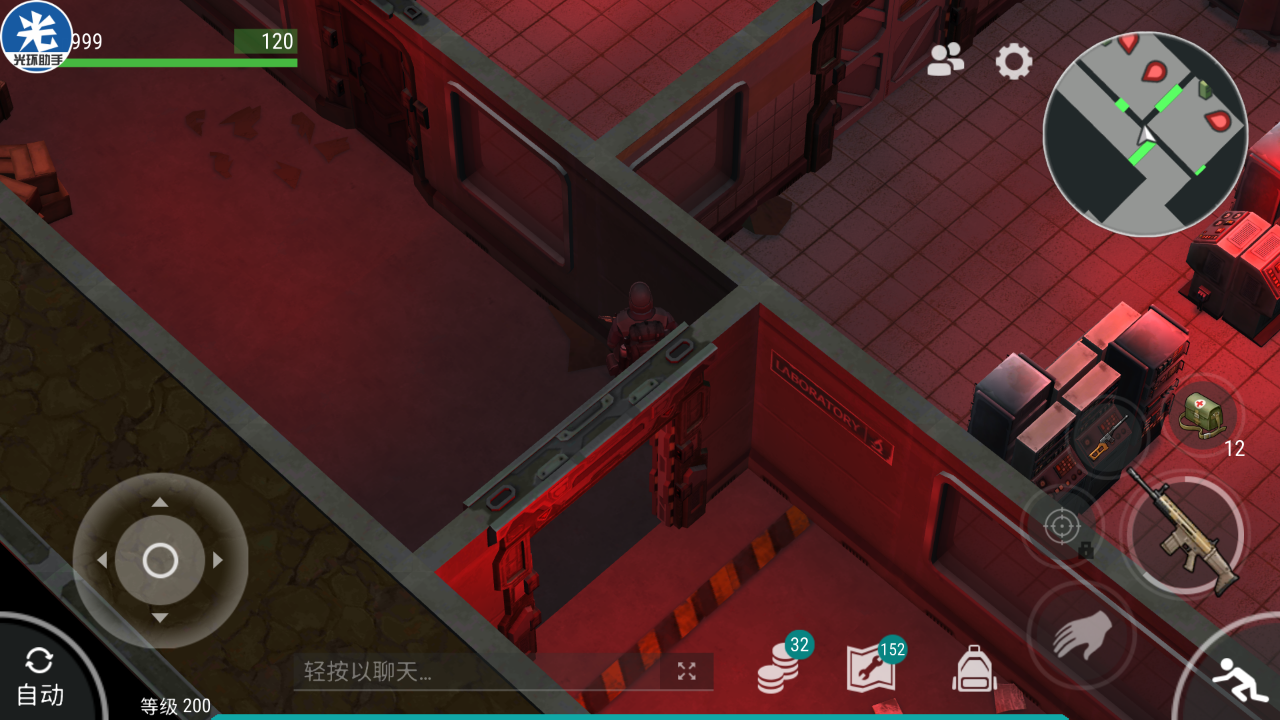The image size is (1280, 720).
Task: Open the settings gear menu
Action: coord(1013,62)
